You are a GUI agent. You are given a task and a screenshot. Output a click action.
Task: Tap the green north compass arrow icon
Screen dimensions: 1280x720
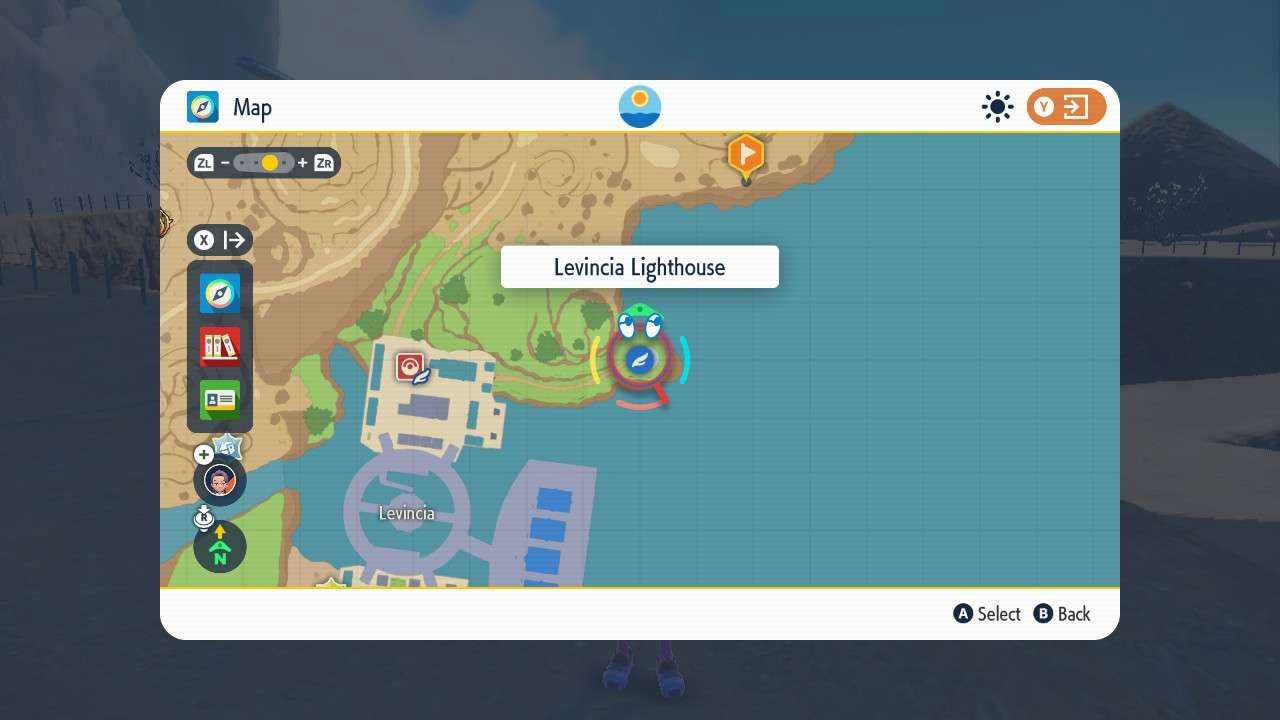coord(219,547)
